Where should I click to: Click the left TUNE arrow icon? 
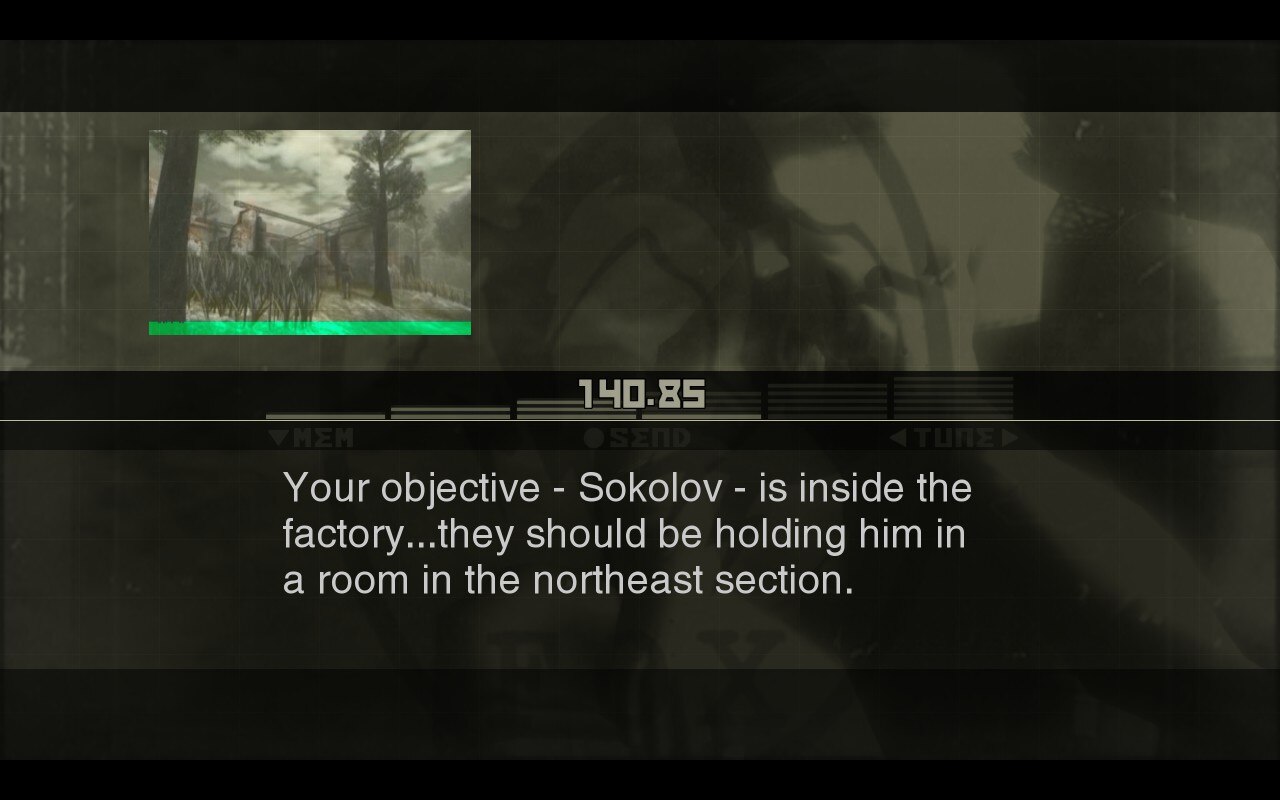click(x=897, y=437)
